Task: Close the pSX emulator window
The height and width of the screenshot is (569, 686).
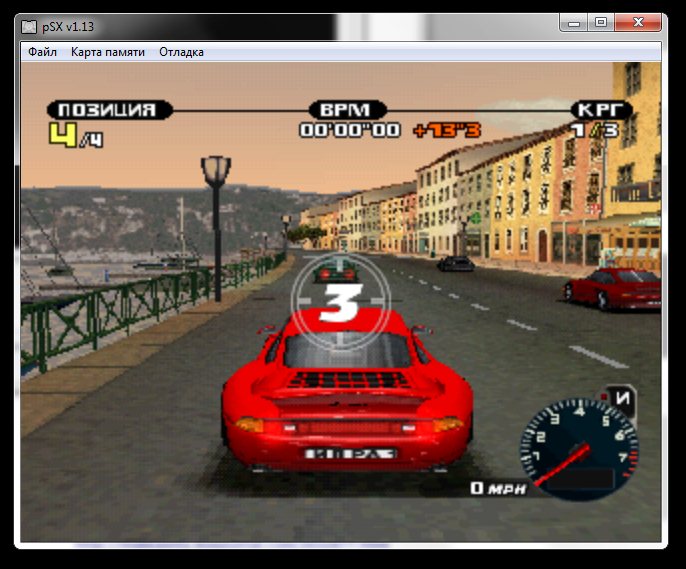Action: point(641,22)
